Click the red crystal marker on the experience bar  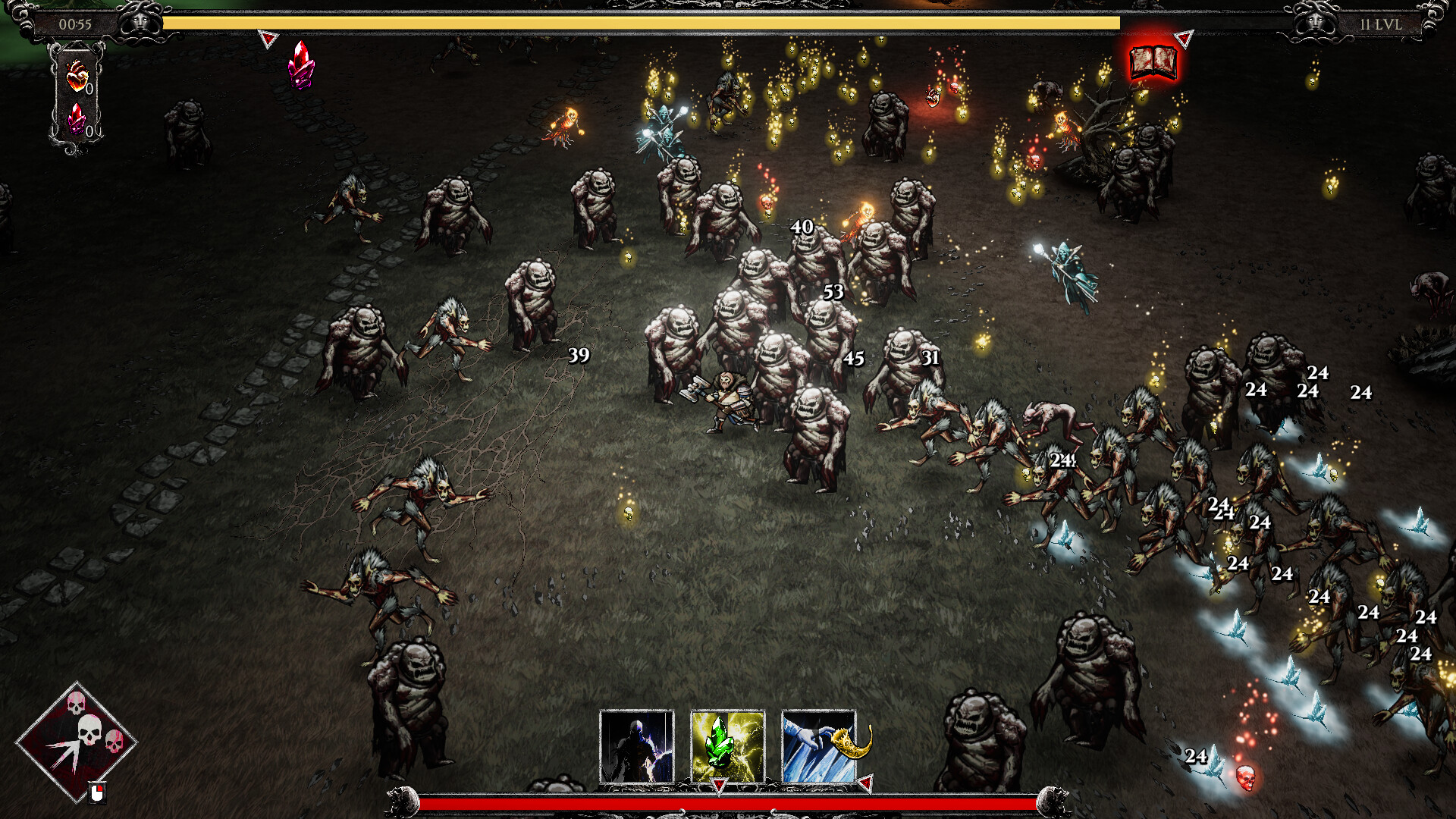pyautogui.click(x=301, y=64)
